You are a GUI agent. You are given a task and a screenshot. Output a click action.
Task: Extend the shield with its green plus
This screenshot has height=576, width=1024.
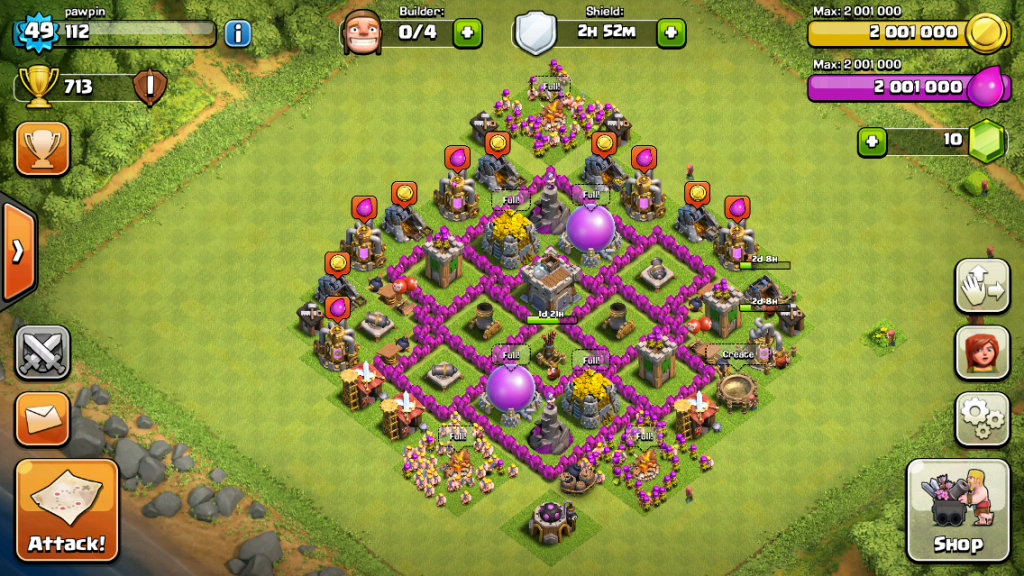click(670, 33)
